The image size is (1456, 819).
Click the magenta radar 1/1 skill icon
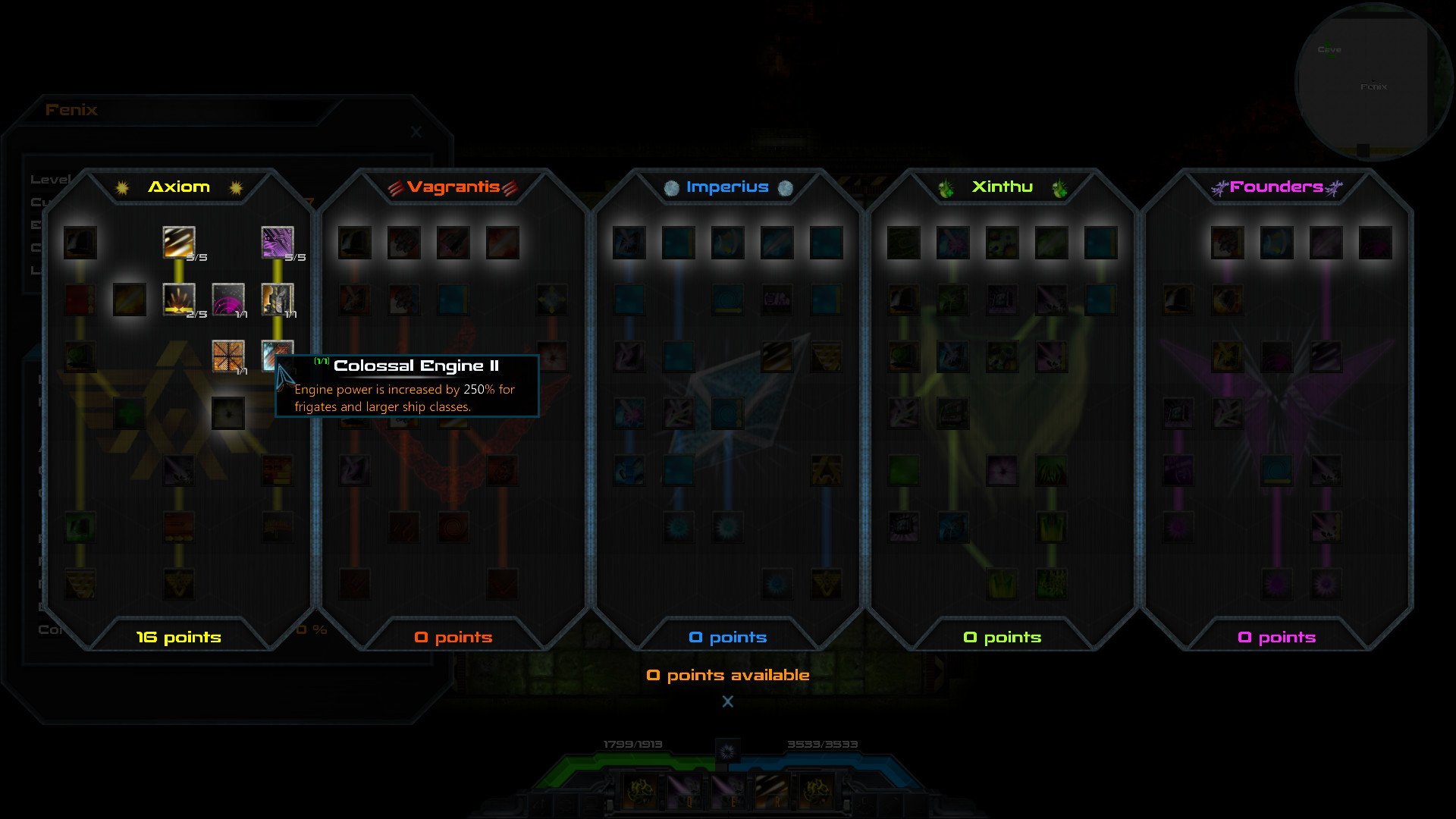click(x=229, y=300)
